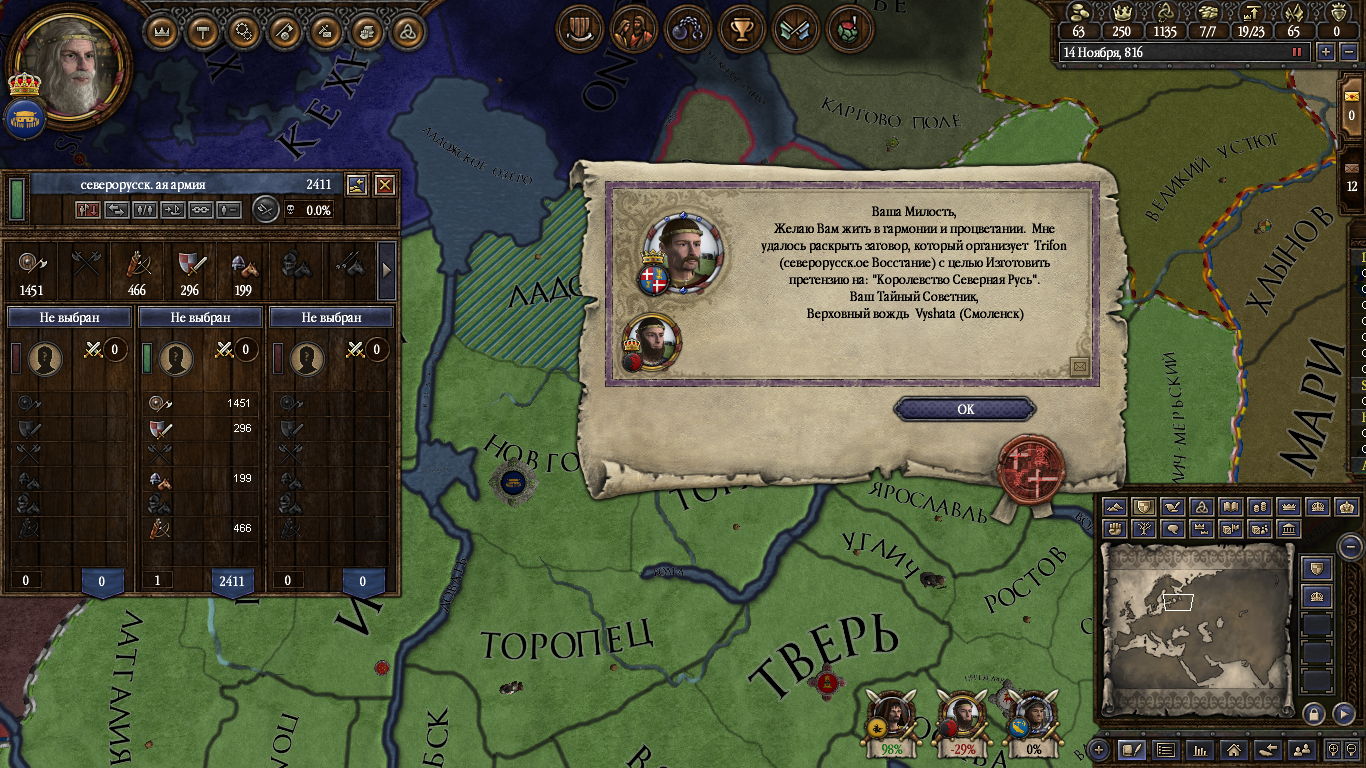Toggle pause next to the date
This screenshot has width=1366, height=768.
(x=1297, y=52)
